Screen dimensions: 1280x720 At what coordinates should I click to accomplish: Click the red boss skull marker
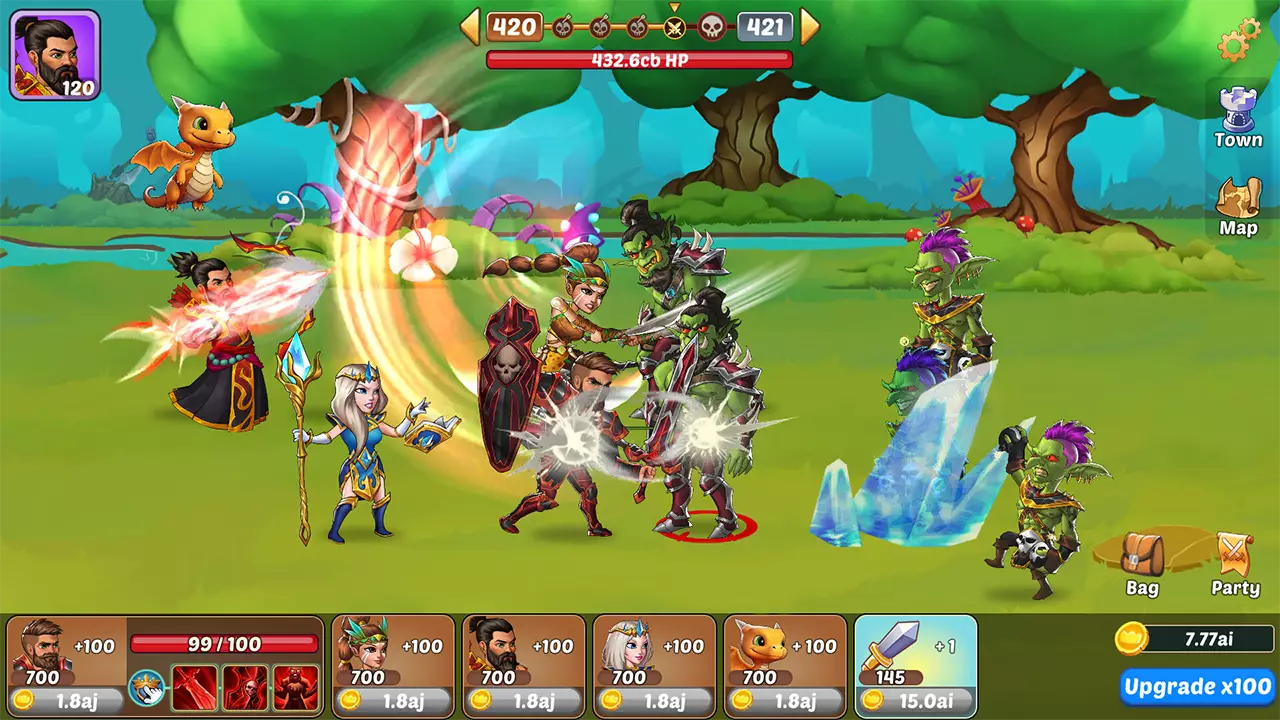click(x=711, y=27)
